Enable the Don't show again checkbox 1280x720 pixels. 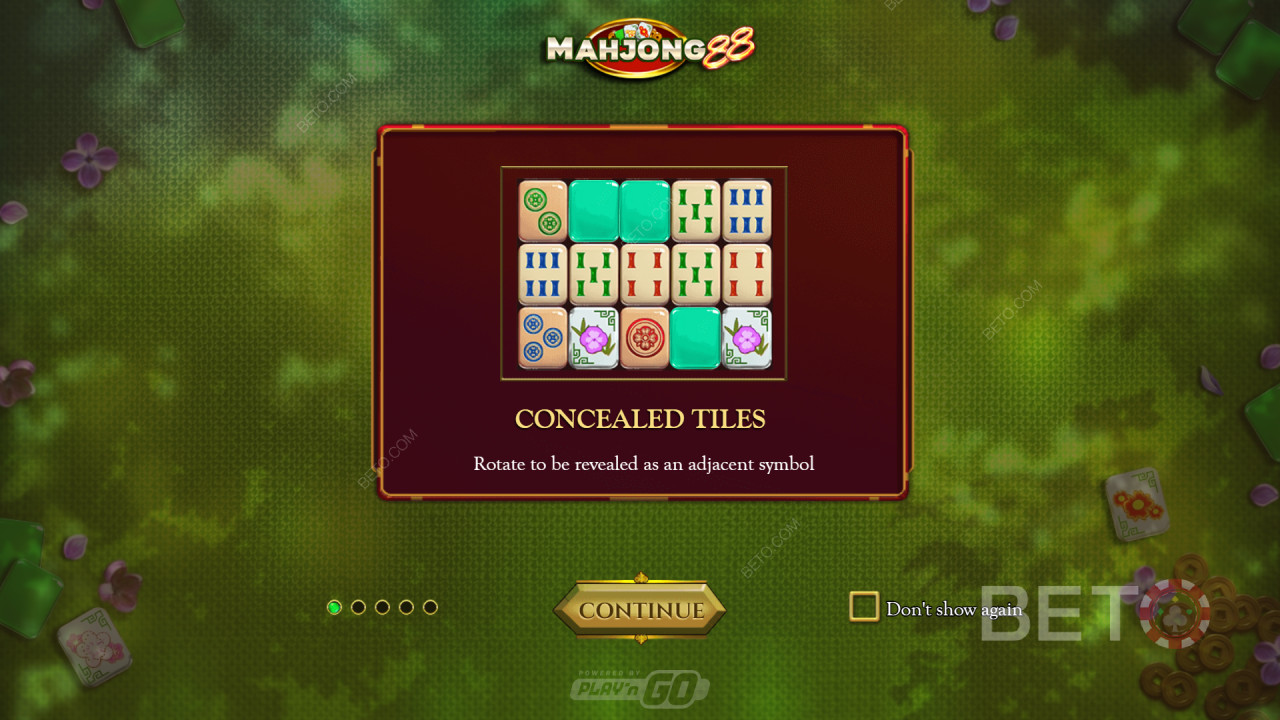pos(862,606)
